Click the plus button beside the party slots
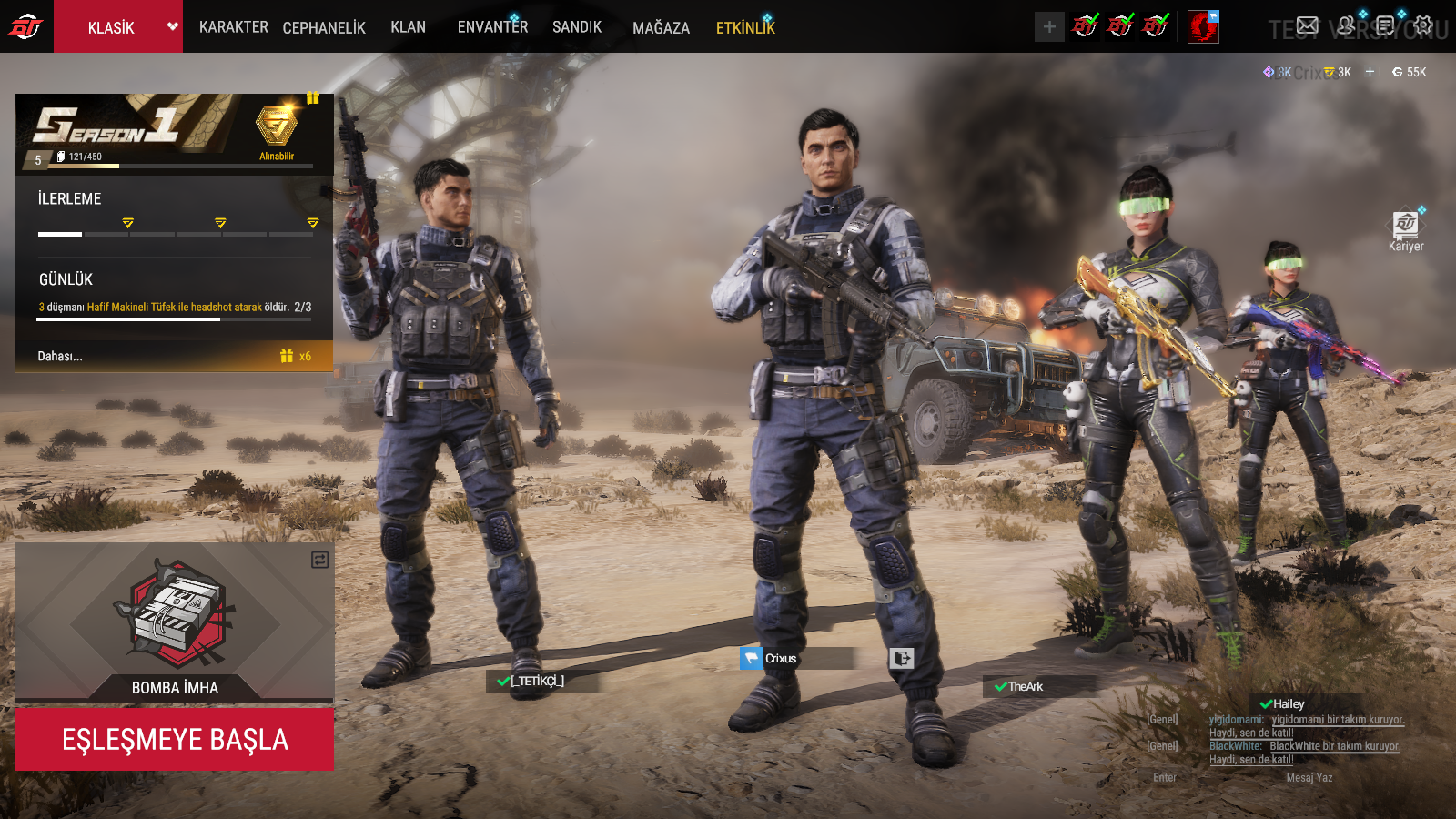Viewport: 1456px width, 819px height. 1049,27
